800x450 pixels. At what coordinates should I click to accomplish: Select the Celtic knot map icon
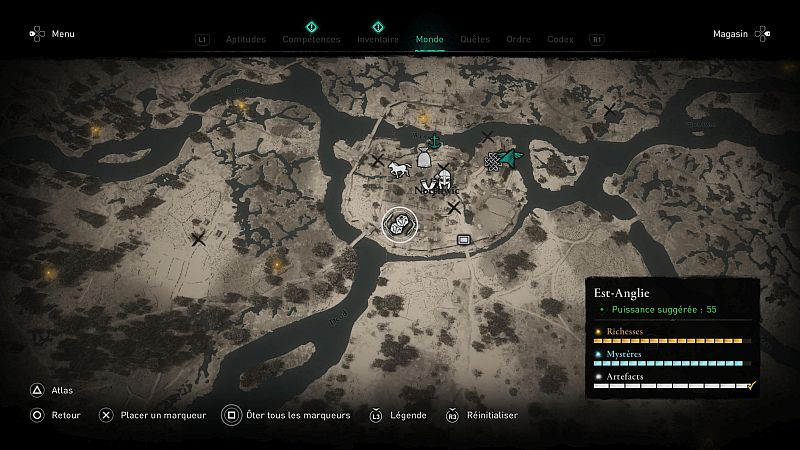coord(492,162)
